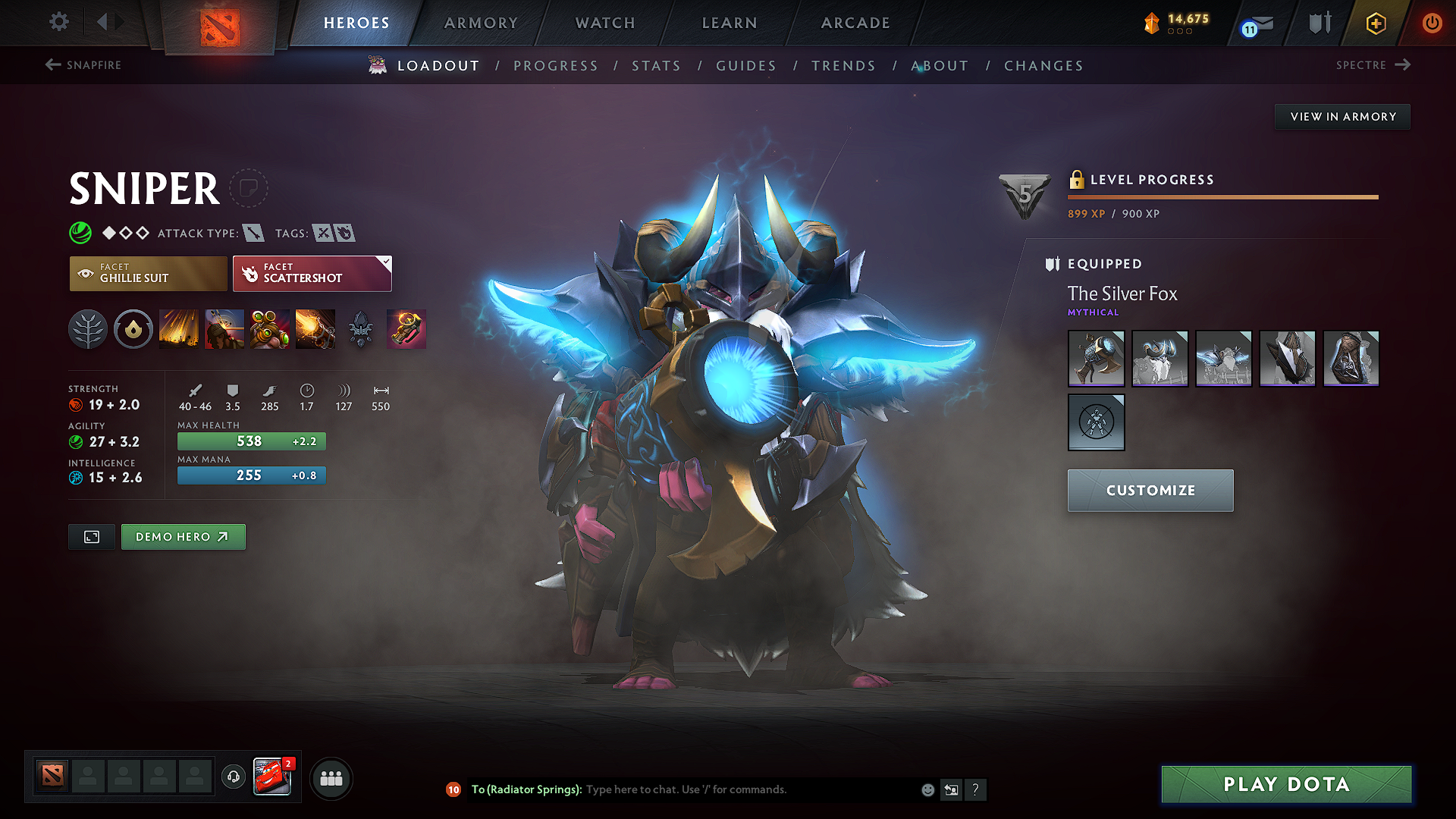Open Sniper's talent tree icon

click(88, 328)
